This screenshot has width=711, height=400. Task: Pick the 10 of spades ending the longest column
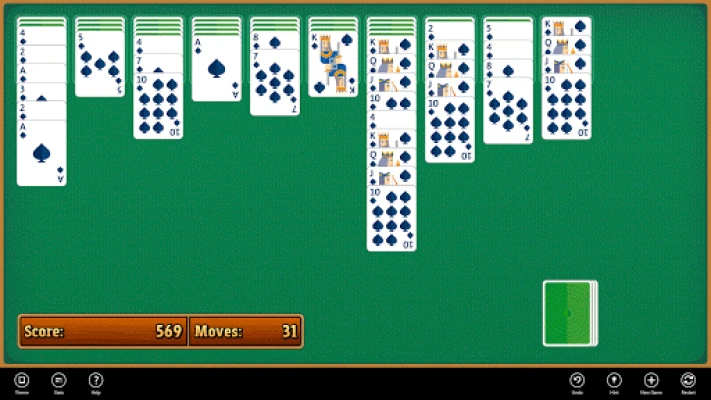click(391, 218)
